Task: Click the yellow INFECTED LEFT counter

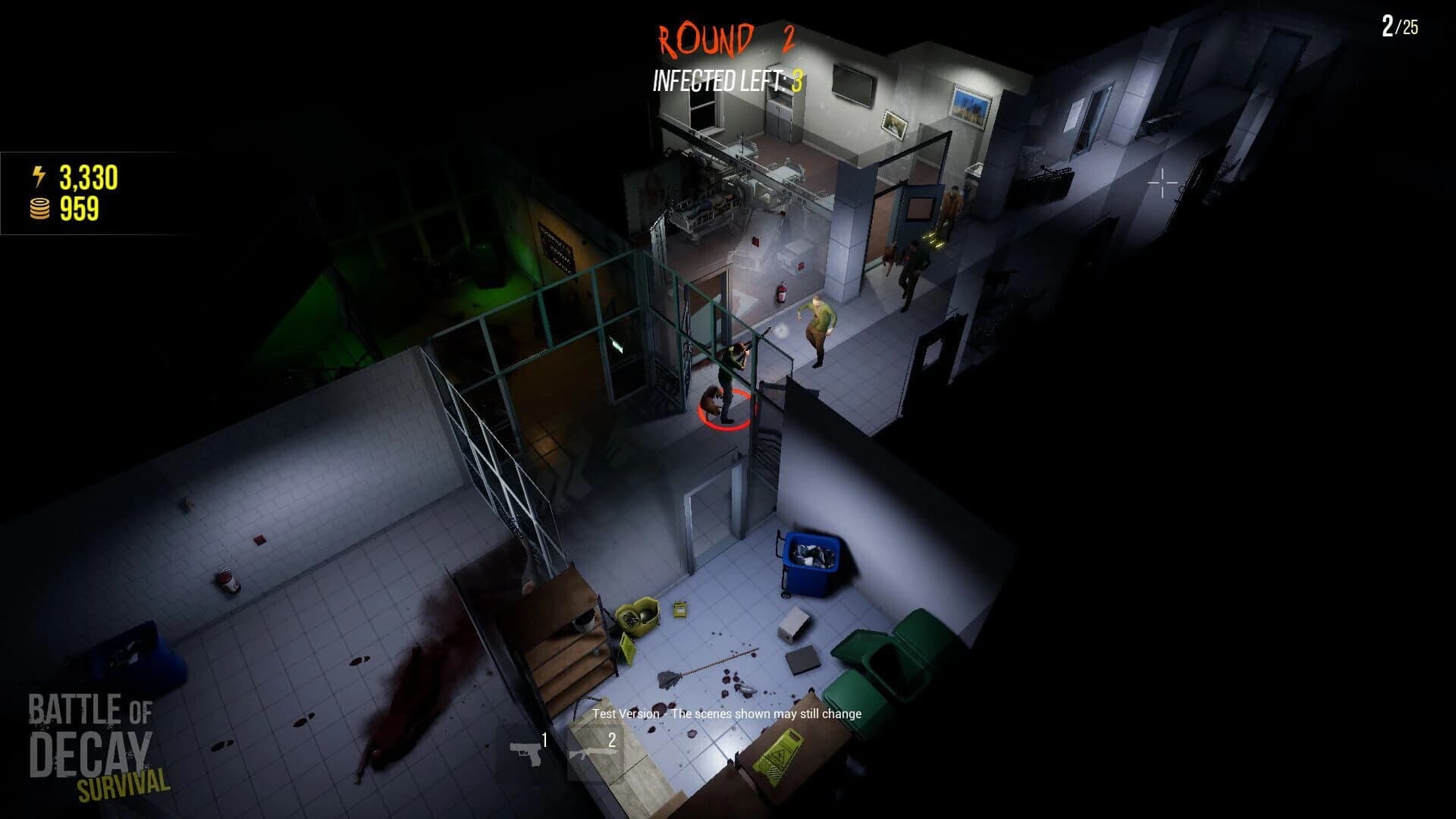Action: coord(726,79)
